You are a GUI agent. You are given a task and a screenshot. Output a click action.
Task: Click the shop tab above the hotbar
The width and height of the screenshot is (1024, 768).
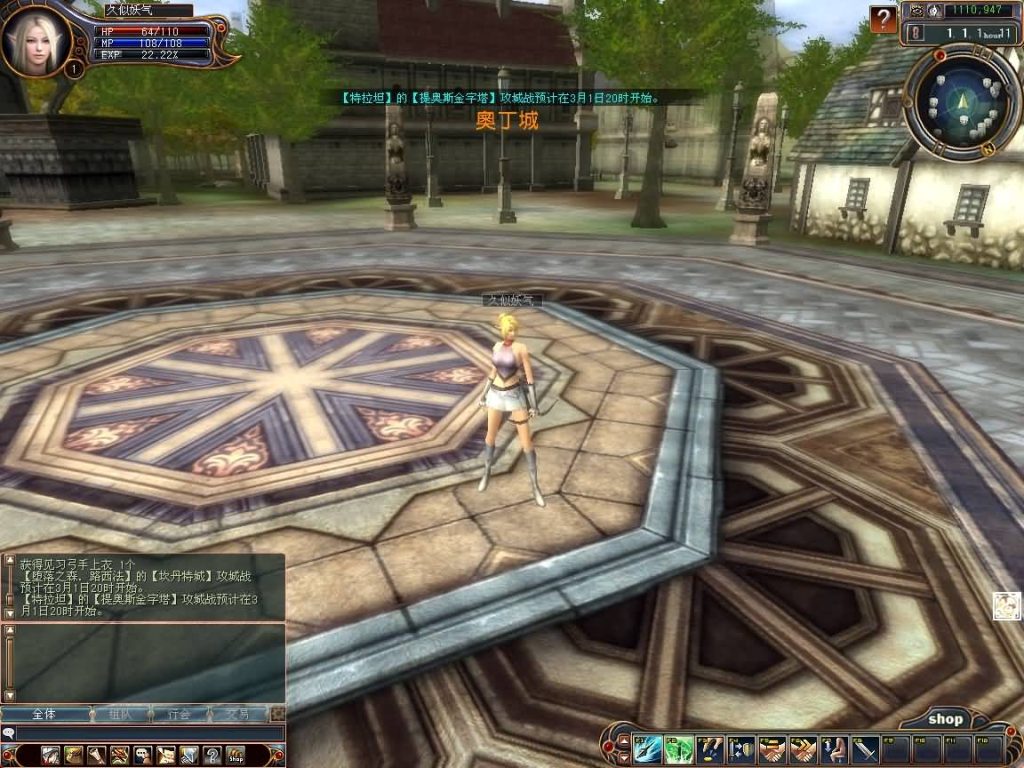coord(944,719)
